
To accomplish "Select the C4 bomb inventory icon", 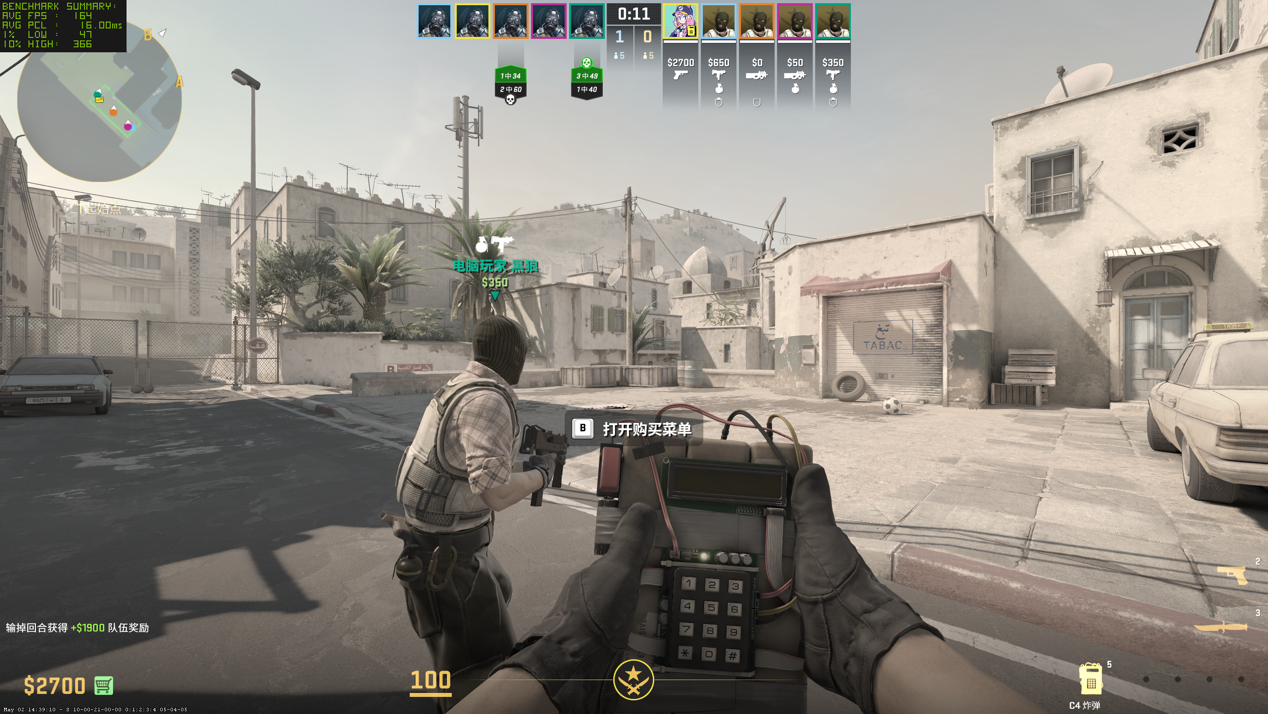I will pos(1090,679).
